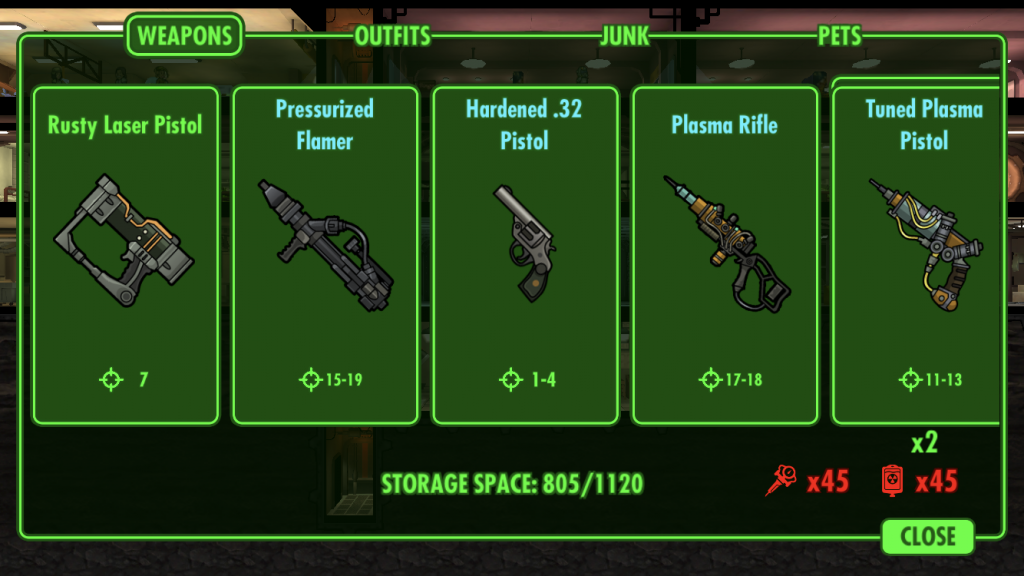Screen dimensions: 1024x576
Task: Switch to the Weapons tab
Action: [185, 36]
